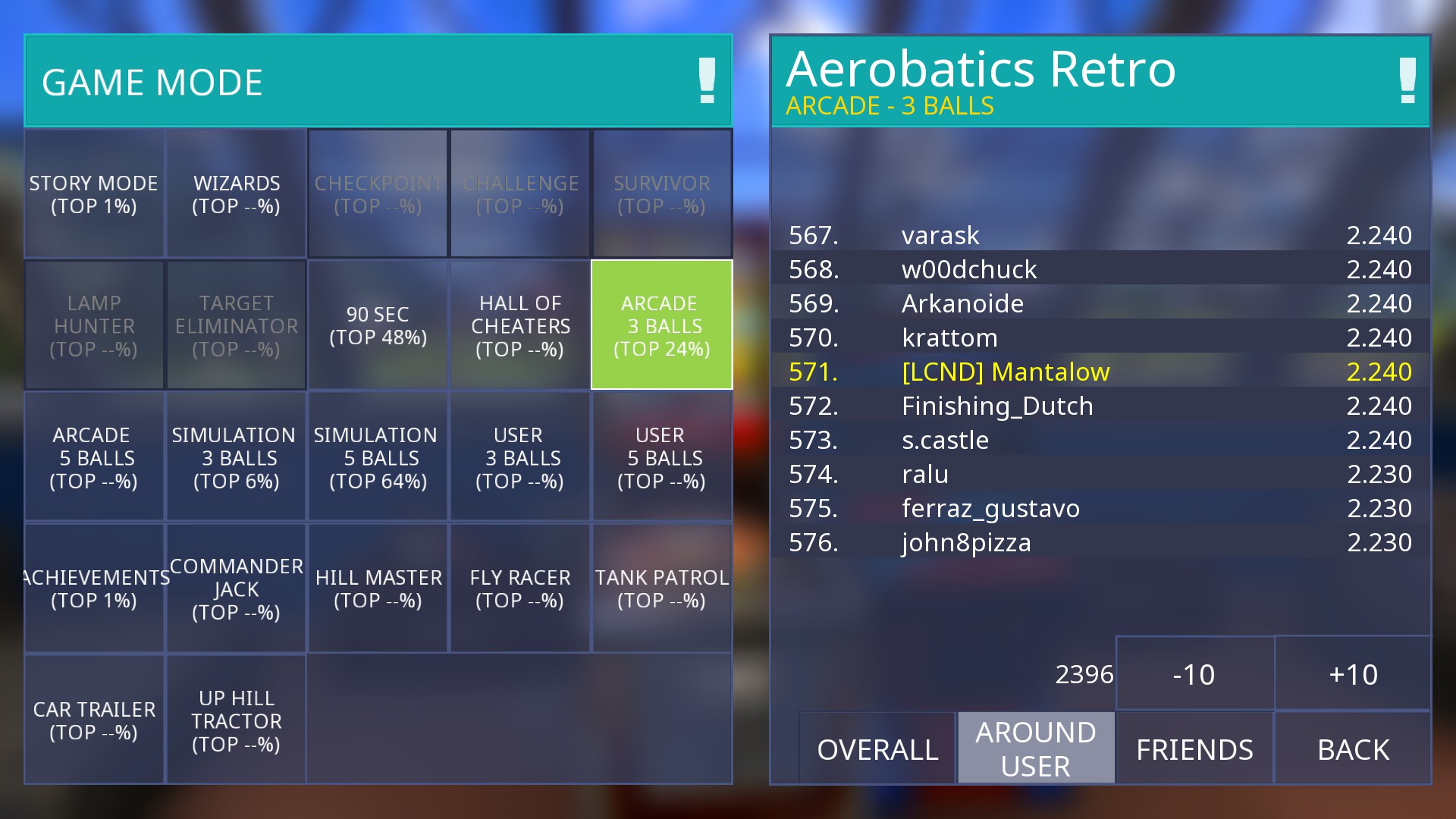Select the Story Mode game mode
This screenshot has height=819, width=1456.
[x=94, y=194]
